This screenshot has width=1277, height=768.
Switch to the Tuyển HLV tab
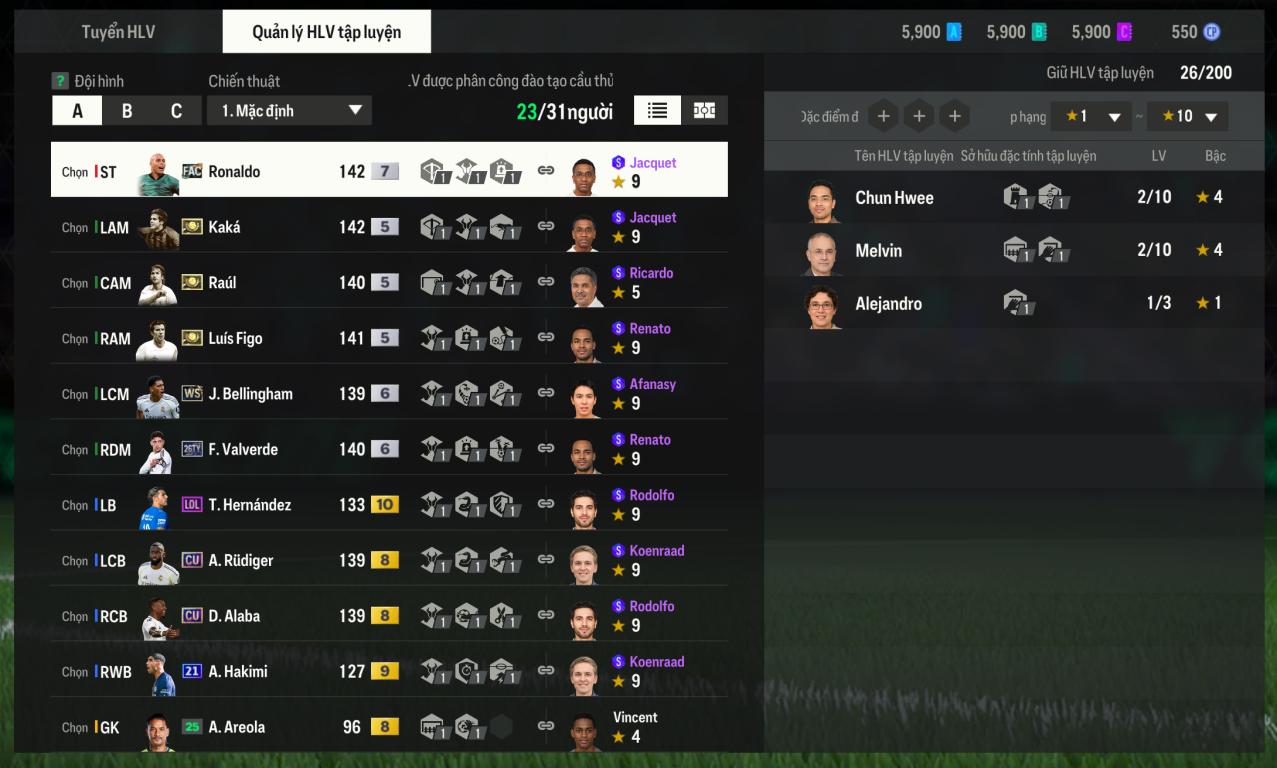pos(118,32)
